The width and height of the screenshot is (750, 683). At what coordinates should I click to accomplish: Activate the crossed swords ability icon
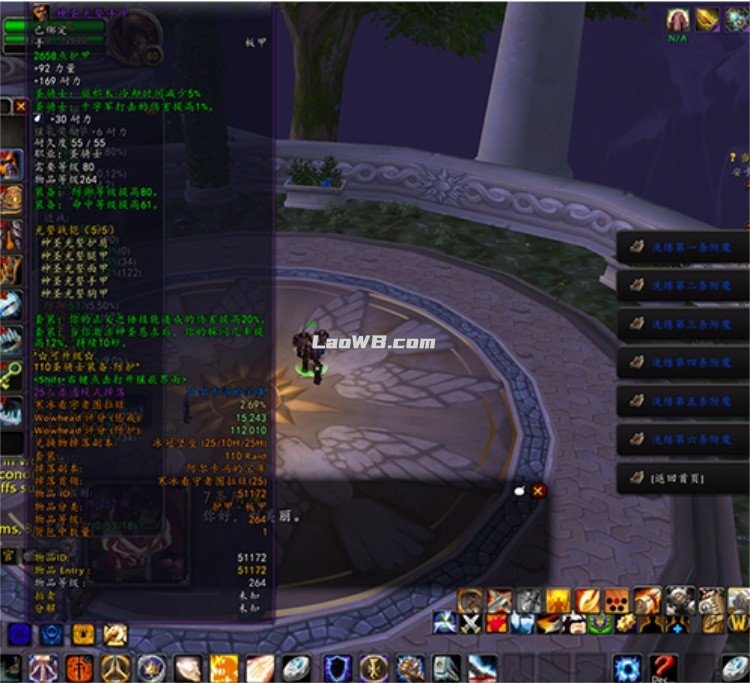[x=471, y=623]
